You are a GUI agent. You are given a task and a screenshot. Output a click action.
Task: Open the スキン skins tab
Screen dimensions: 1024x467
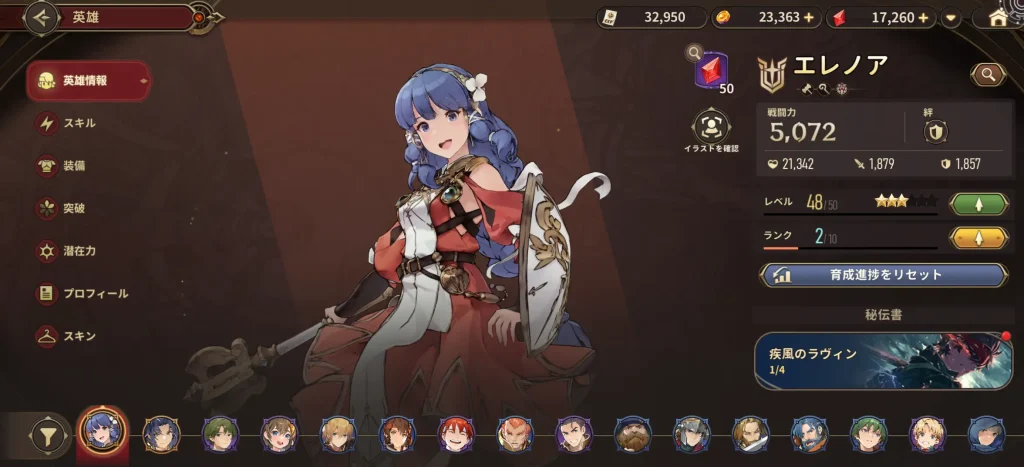pos(78,336)
